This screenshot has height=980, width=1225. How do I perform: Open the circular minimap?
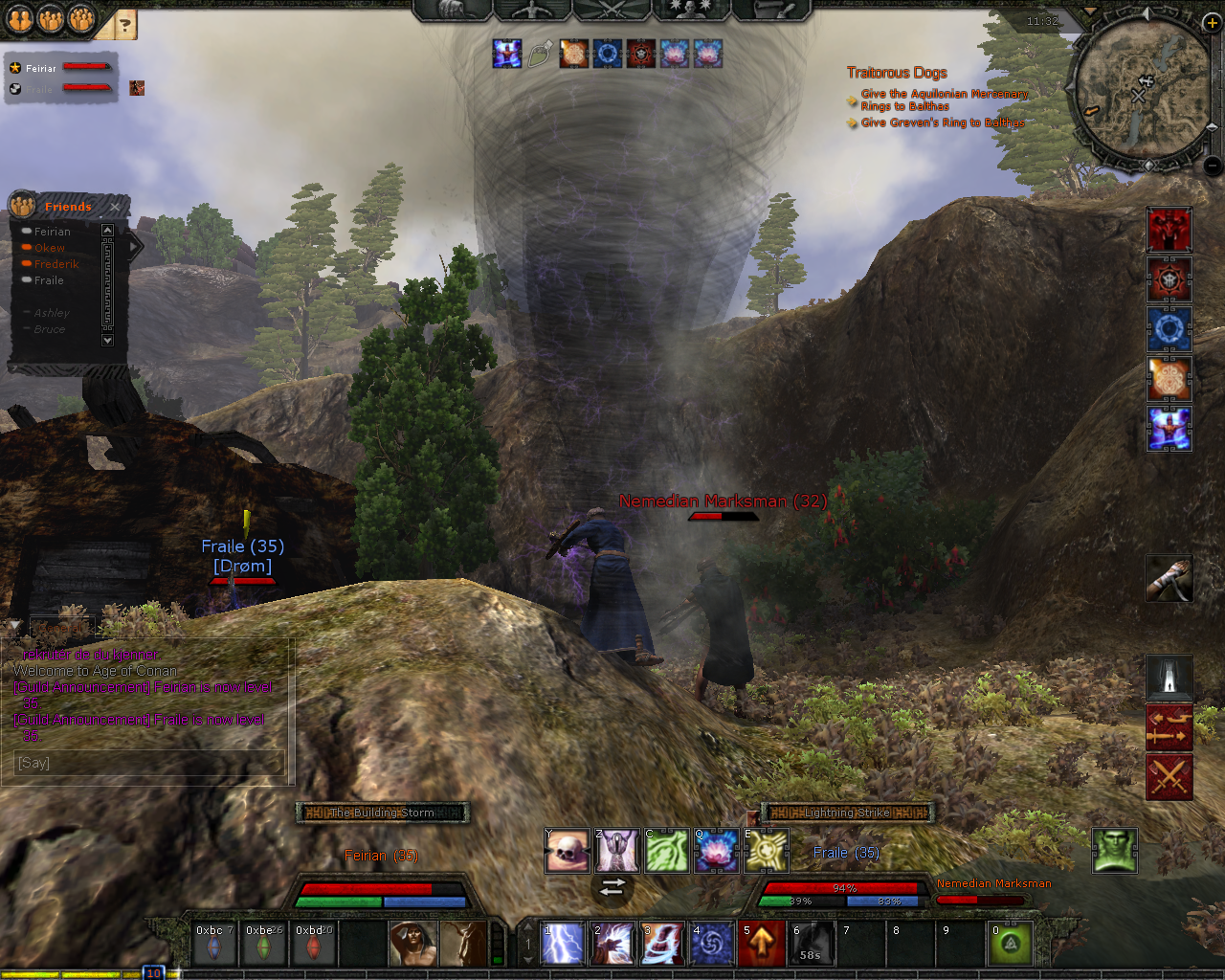coord(1143,92)
